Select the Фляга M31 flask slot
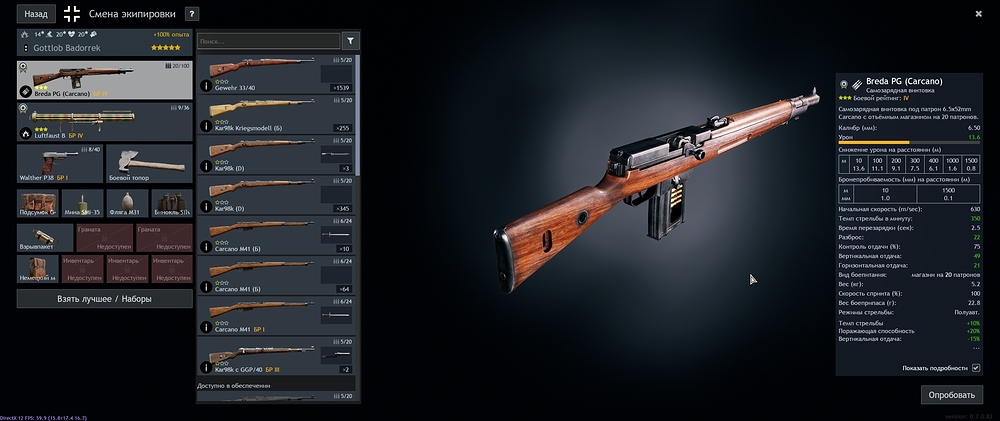The height and width of the screenshot is (421, 1000). coord(127,204)
